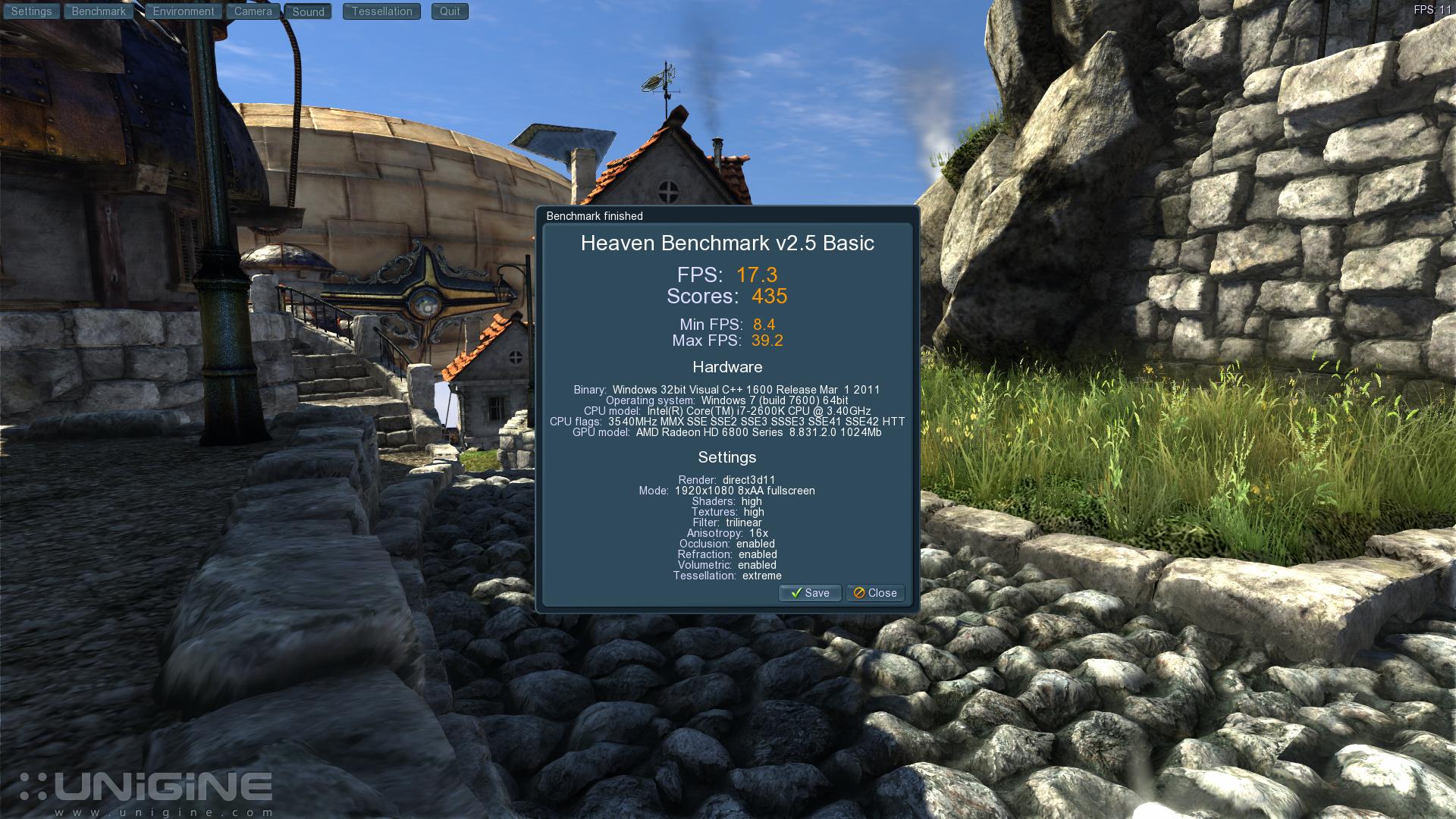The image size is (1456, 819).
Task: Toggle the Tessellation button
Action: (381, 11)
